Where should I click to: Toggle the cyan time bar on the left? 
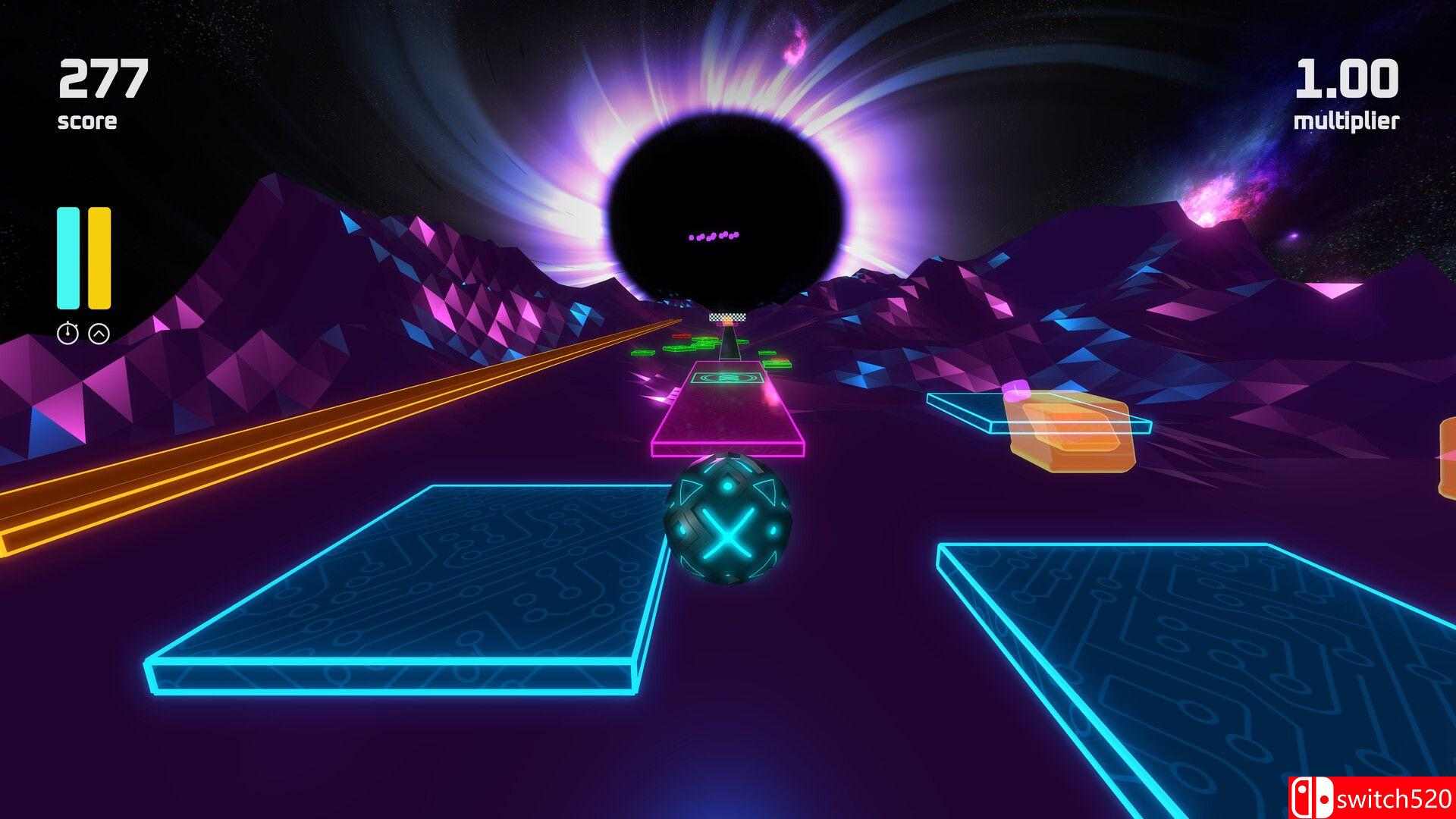click(x=67, y=258)
